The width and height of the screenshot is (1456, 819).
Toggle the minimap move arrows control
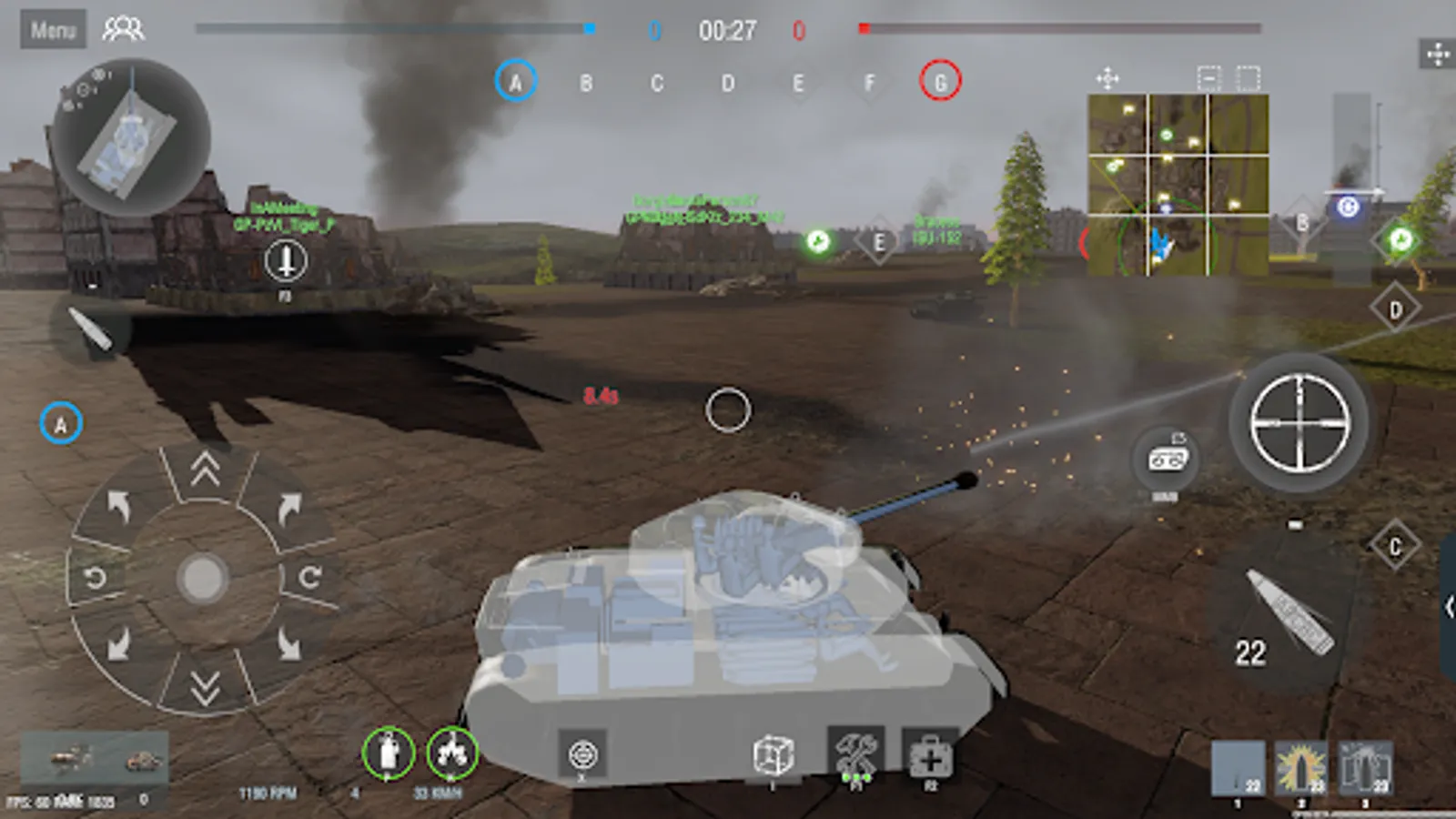click(1108, 80)
